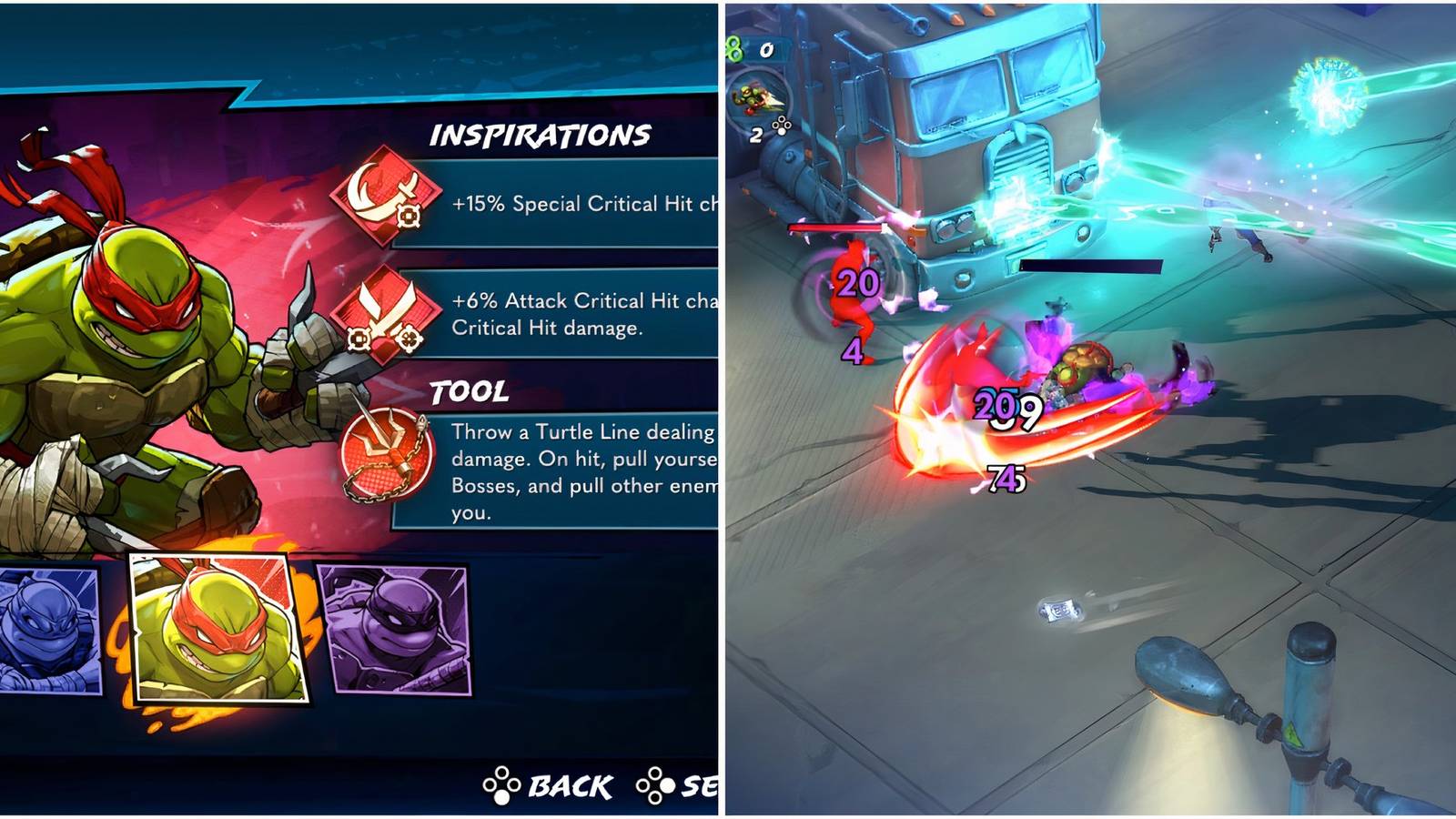The height and width of the screenshot is (819, 1456).
Task: Expand the INSPIRATIONS panel header
Action: 542,136
